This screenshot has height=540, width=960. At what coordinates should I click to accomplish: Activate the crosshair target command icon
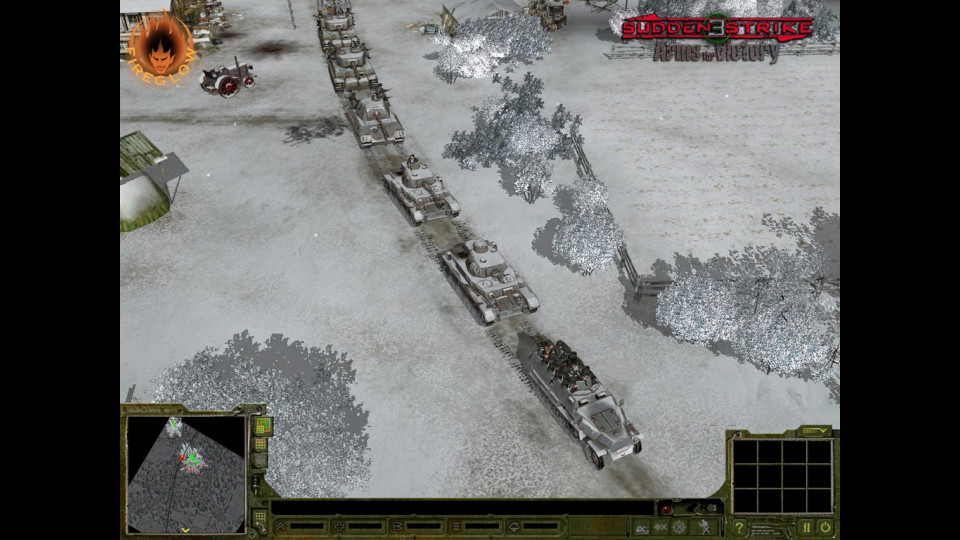pos(679,527)
